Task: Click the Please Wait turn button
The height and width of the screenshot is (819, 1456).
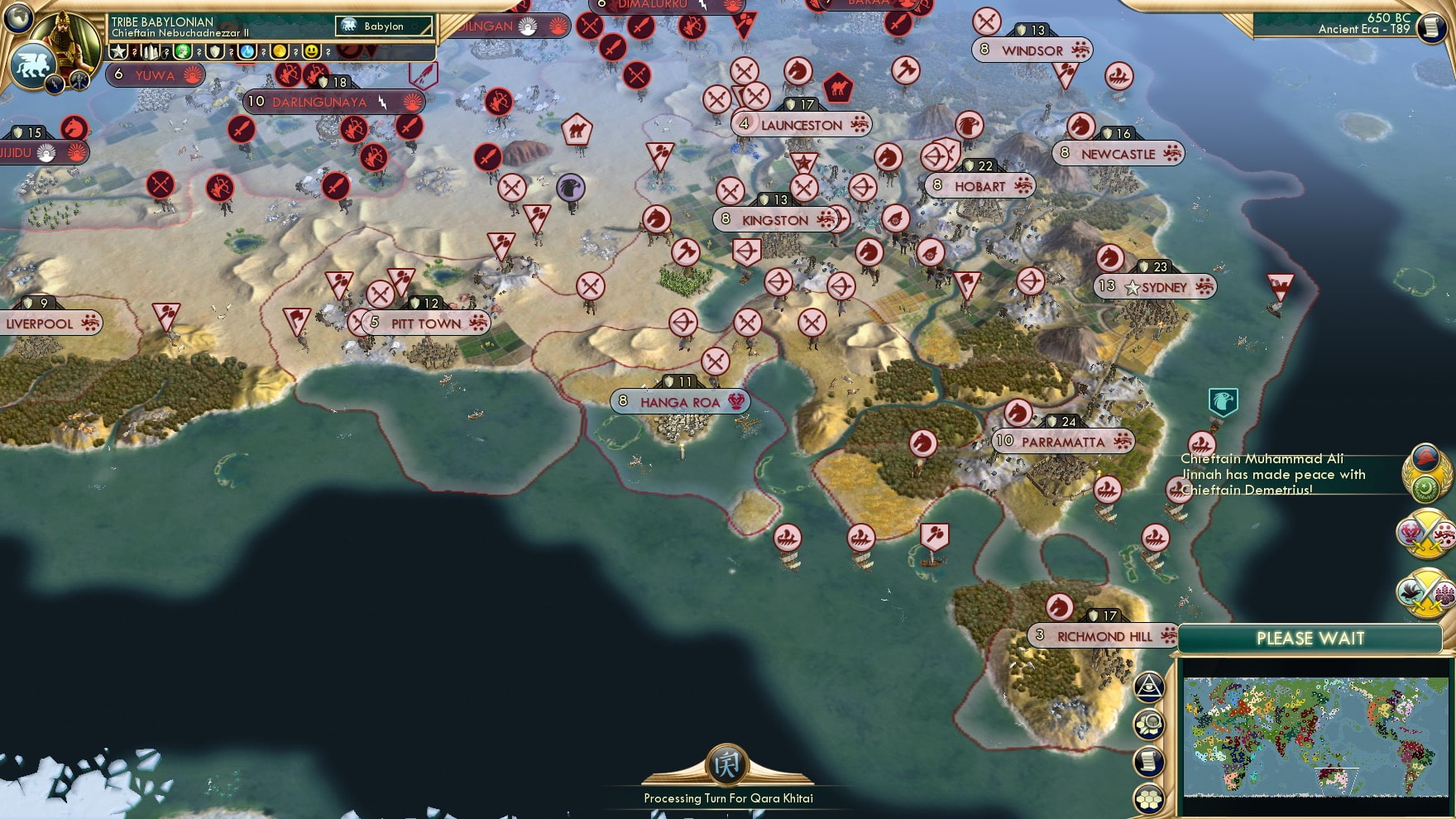Action: (x=1310, y=639)
